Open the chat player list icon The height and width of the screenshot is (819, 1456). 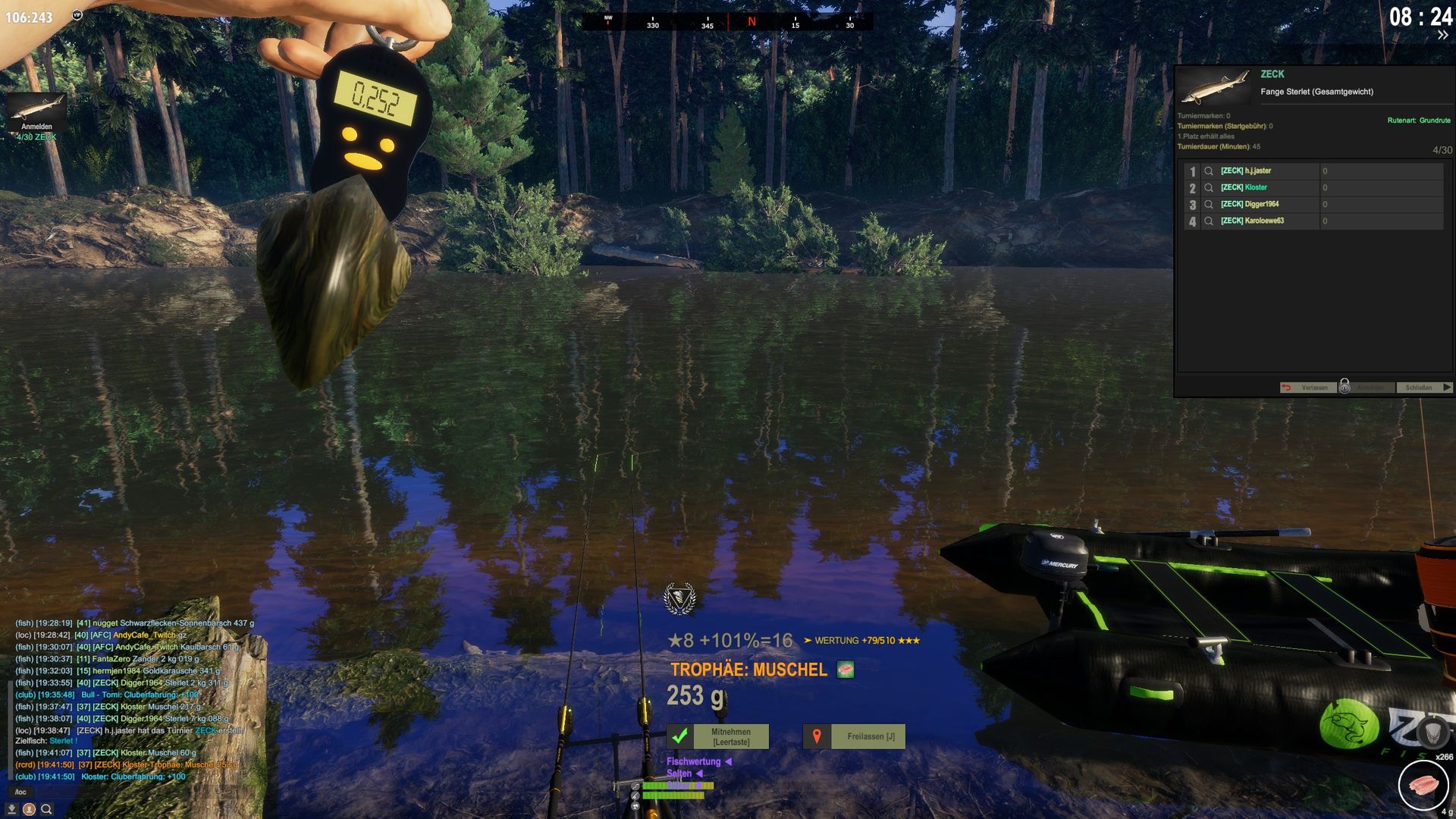point(29,809)
